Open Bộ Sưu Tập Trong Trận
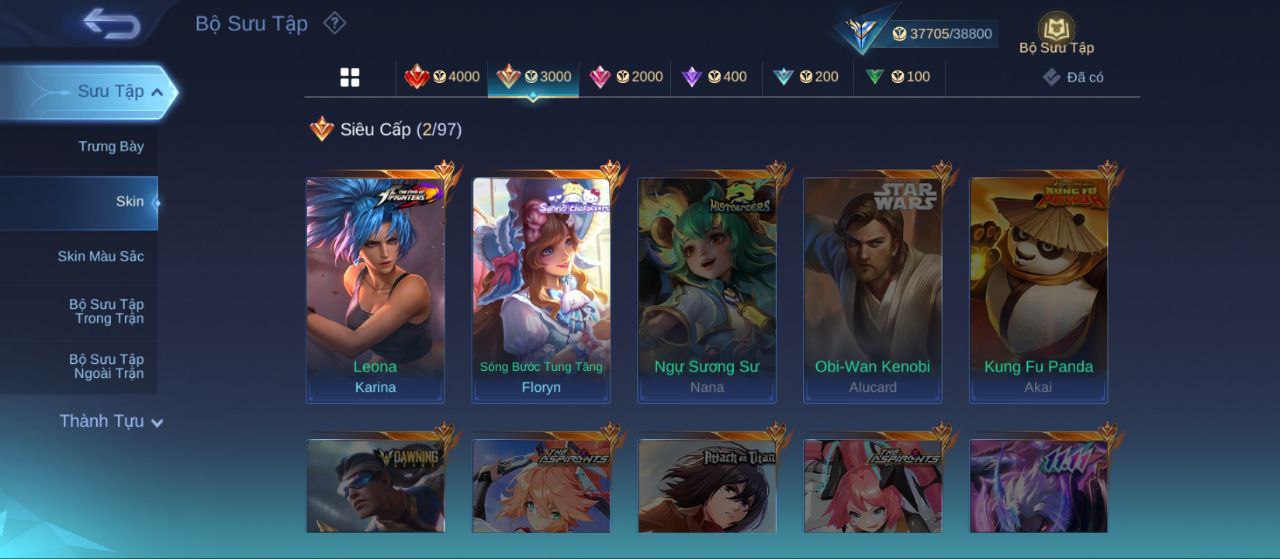 106,312
